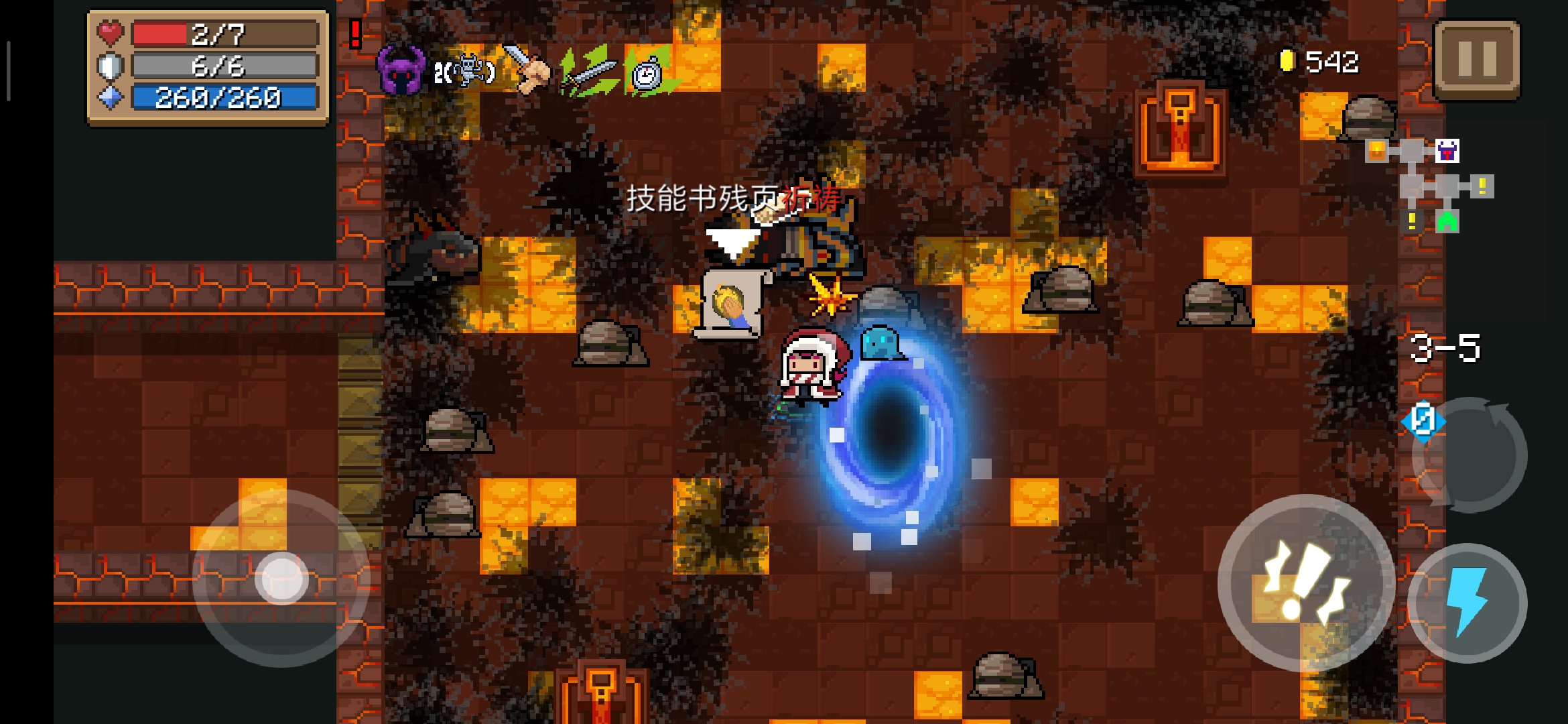This screenshot has width=1568, height=724.
Task: Open the dungeon room minimap
Action: [x=1429, y=186]
